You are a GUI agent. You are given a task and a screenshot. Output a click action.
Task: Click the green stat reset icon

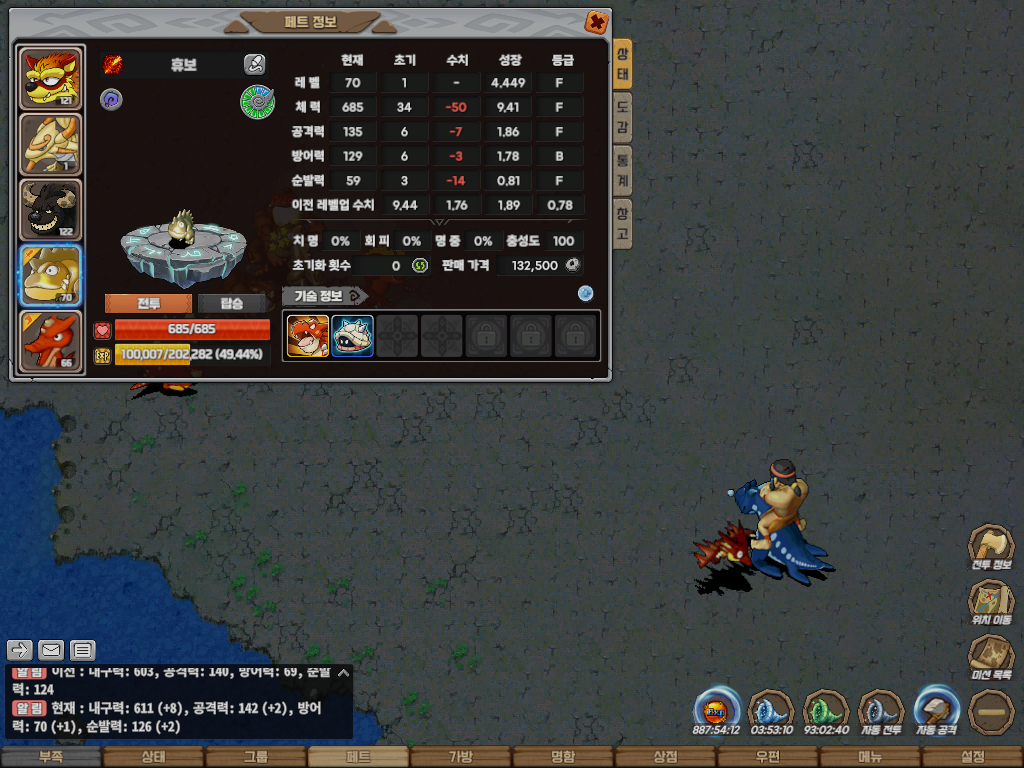coord(420,266)
